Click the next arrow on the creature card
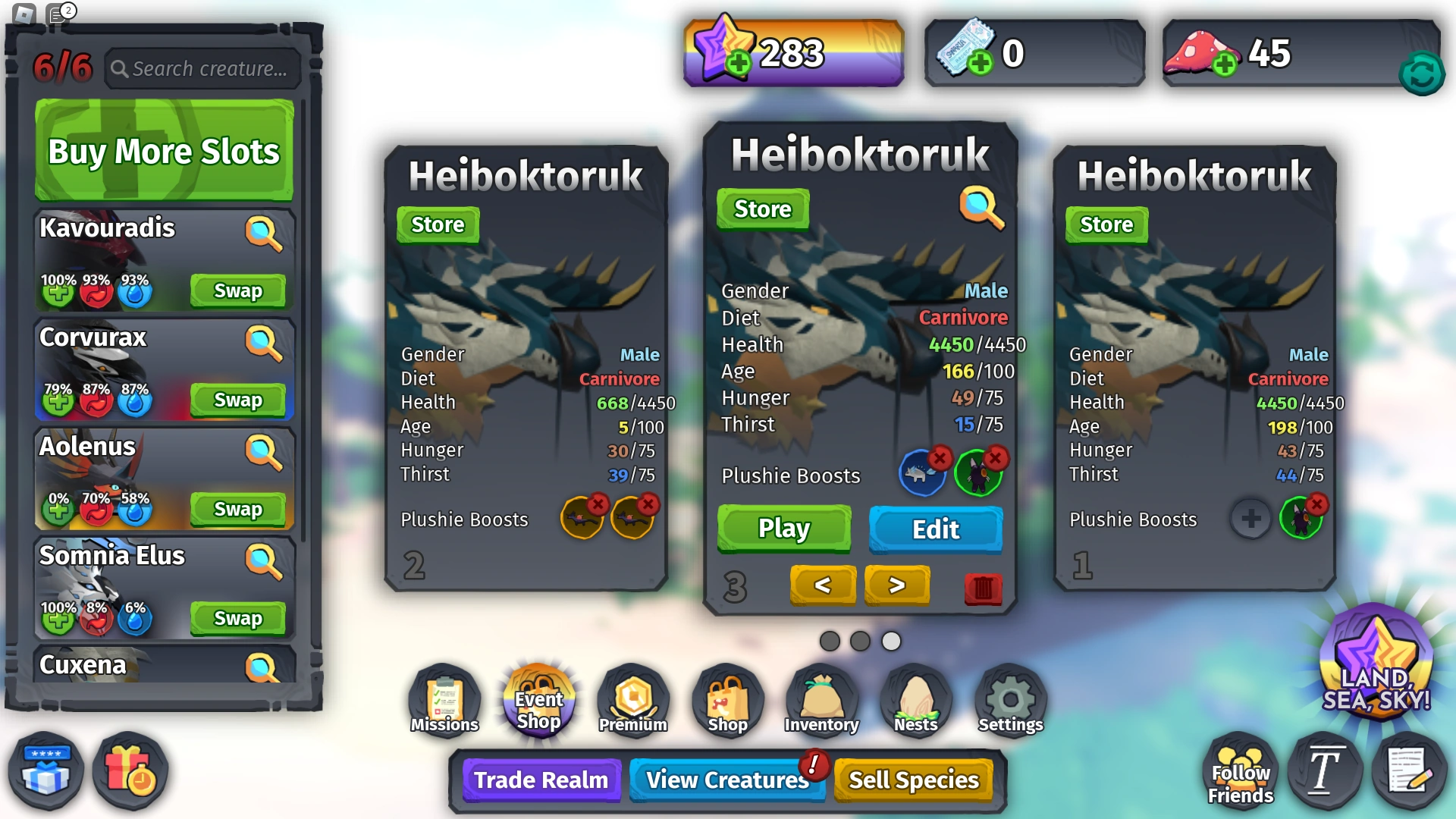Viewport: 1456px width, 819px height. click(x=897, y=585)
